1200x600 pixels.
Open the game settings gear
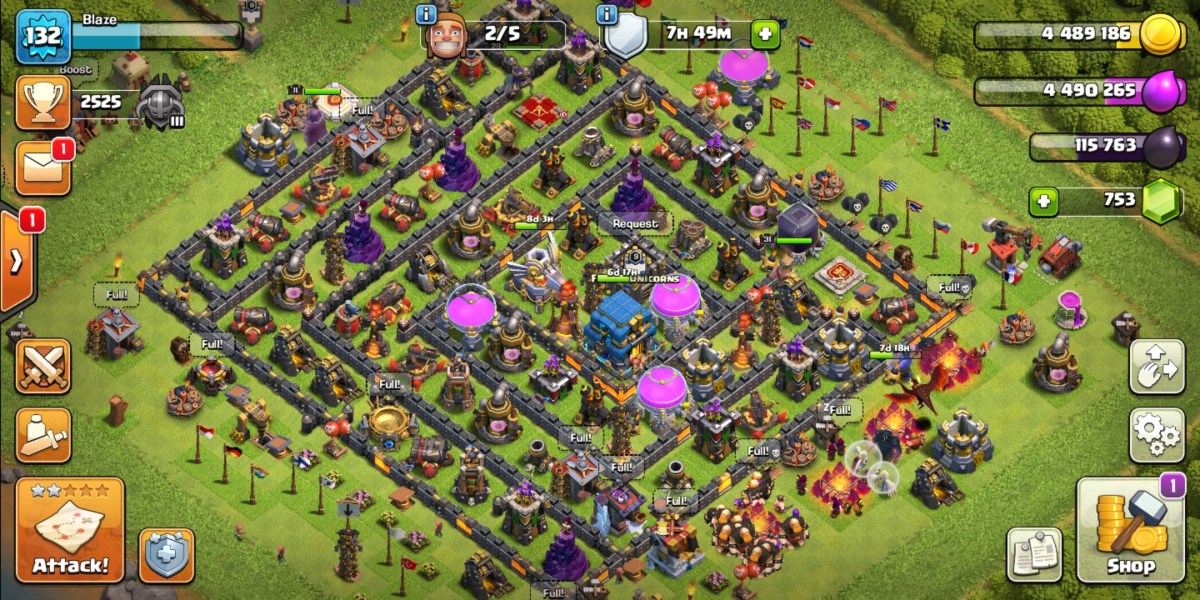click(x=1157, y=433)
